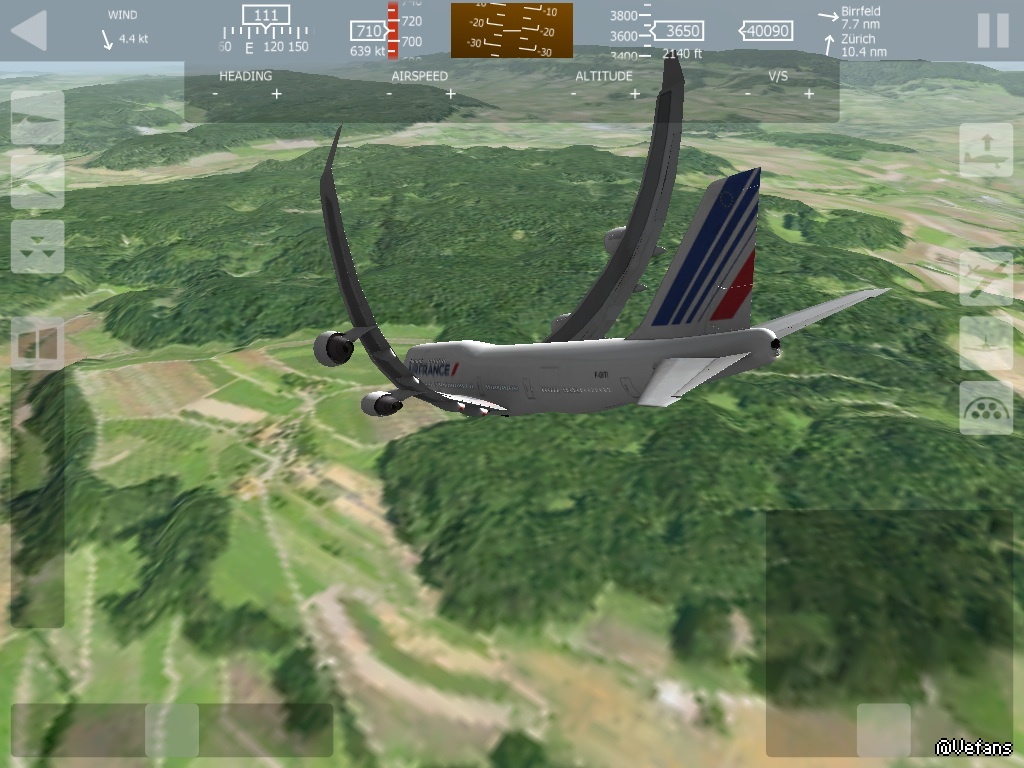
Task: Decrease the vertical speed (V/S)
Action: 747,94
